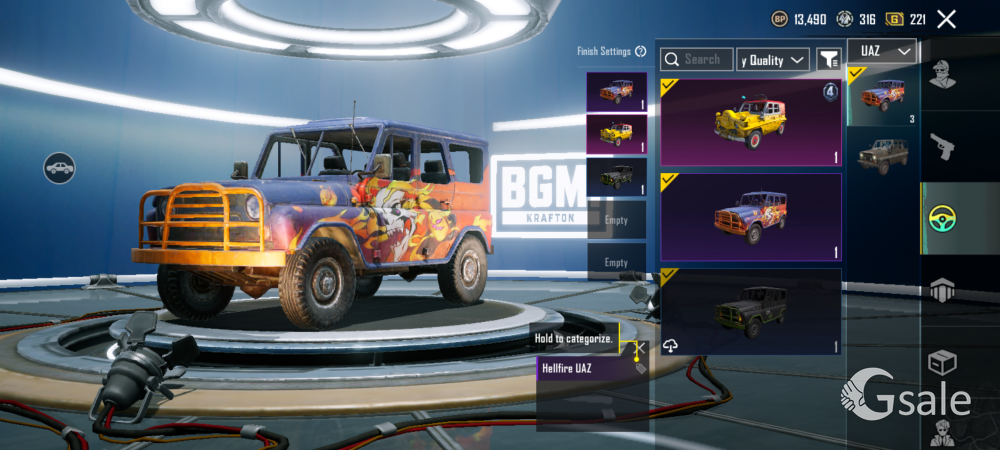This screenshot has height=450, width=1000.
Task: Open the filter options button
Action: pyautogui.click(x=828, y=60)
